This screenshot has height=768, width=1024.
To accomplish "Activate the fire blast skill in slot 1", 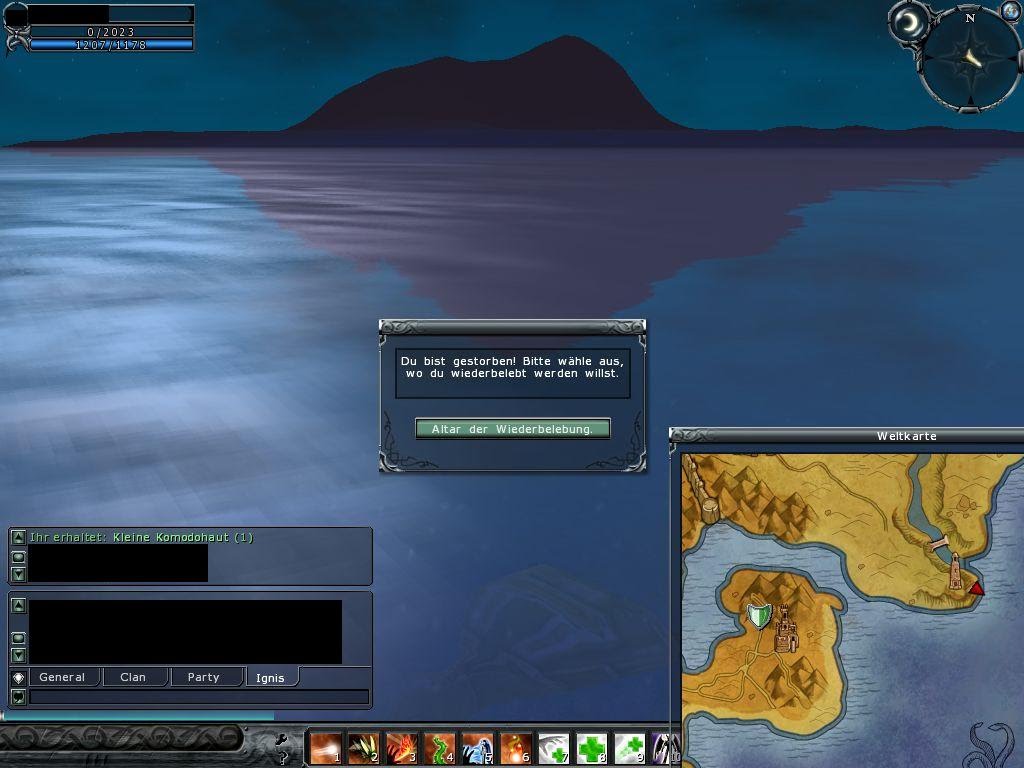I will 326,748.
